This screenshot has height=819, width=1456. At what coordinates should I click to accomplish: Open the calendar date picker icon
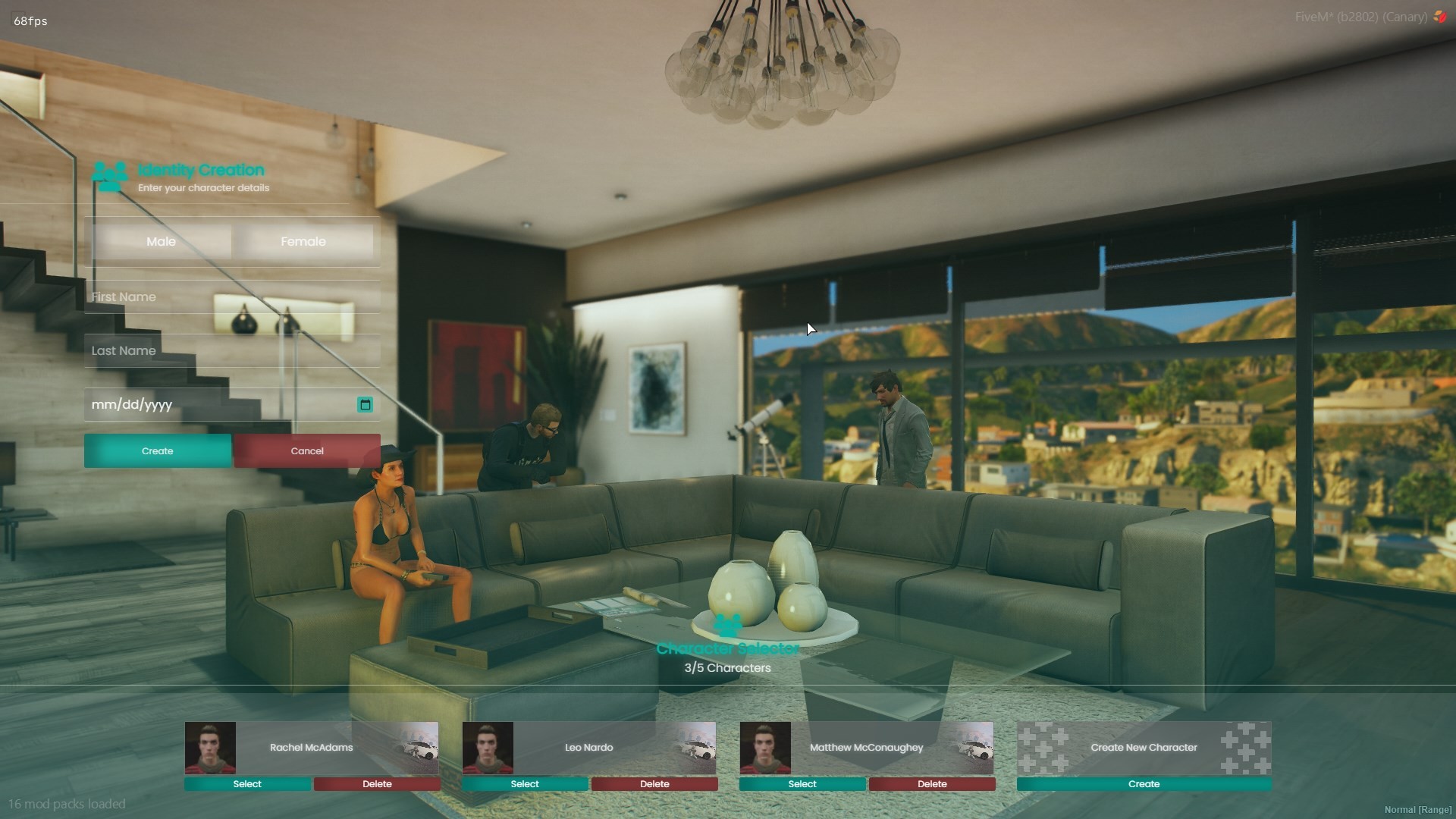coord(365,405)
